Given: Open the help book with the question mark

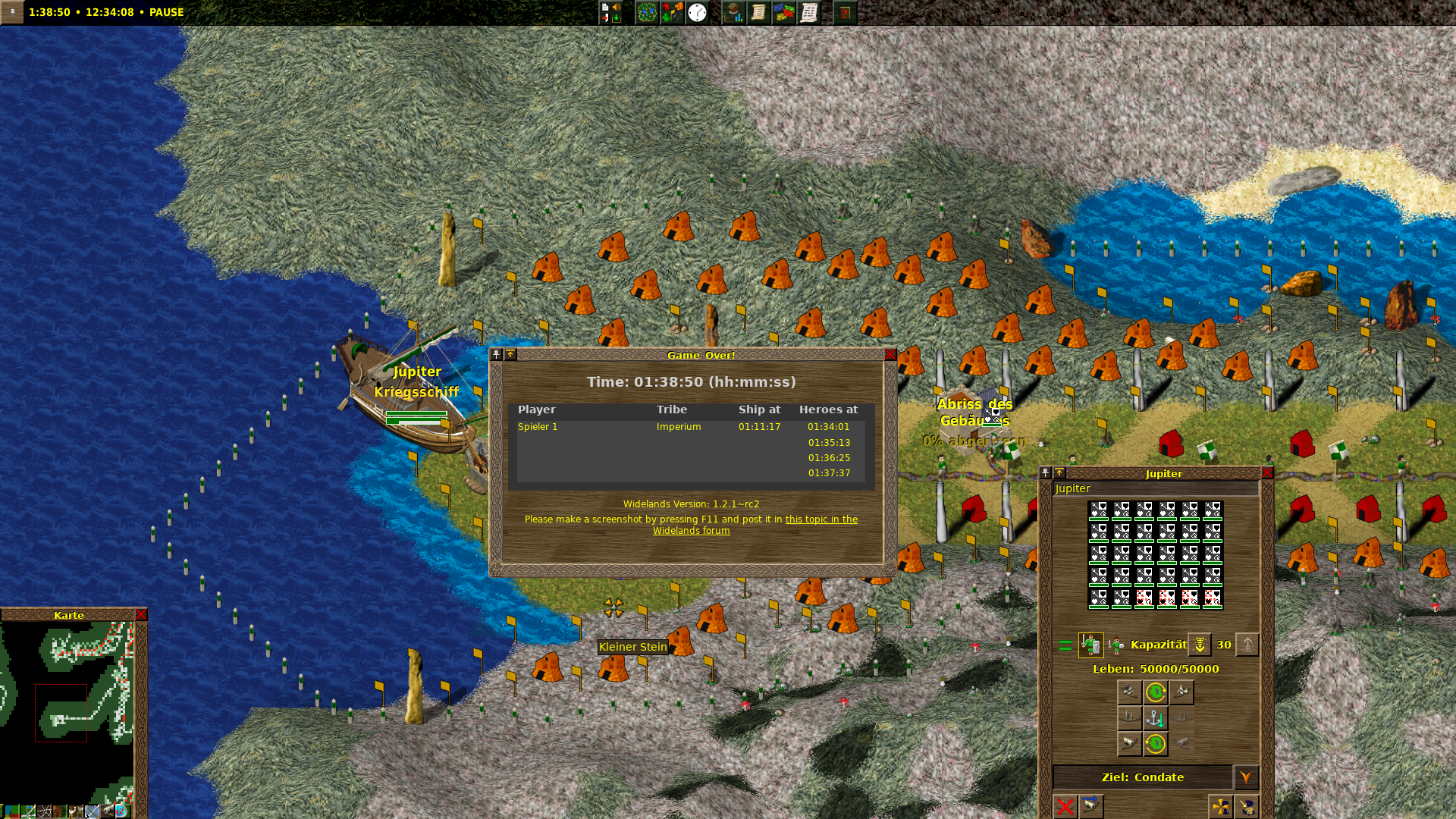Looking at the screenshot, I should 844,12.
